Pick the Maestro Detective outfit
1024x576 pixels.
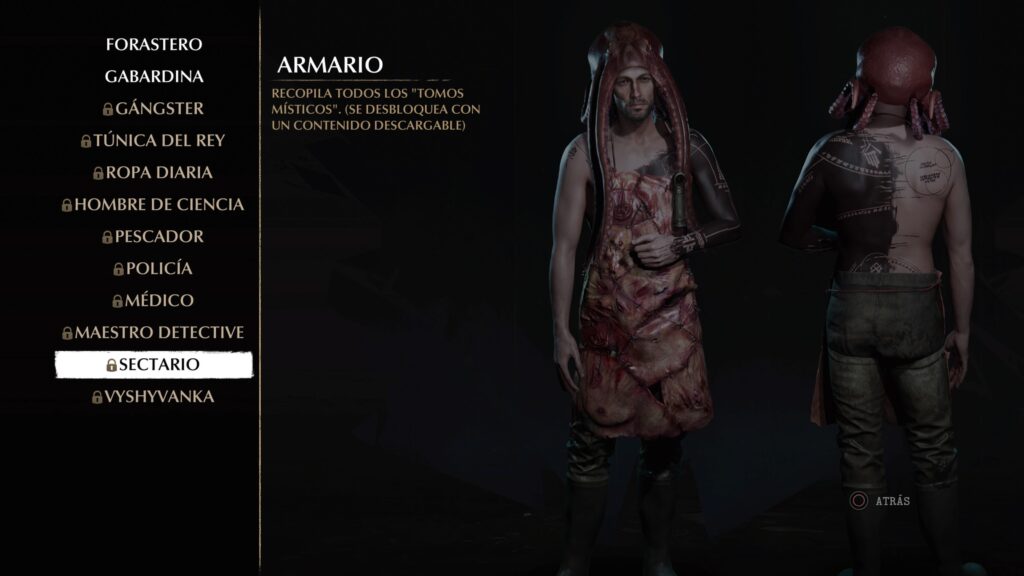click(x=154, y=332)
